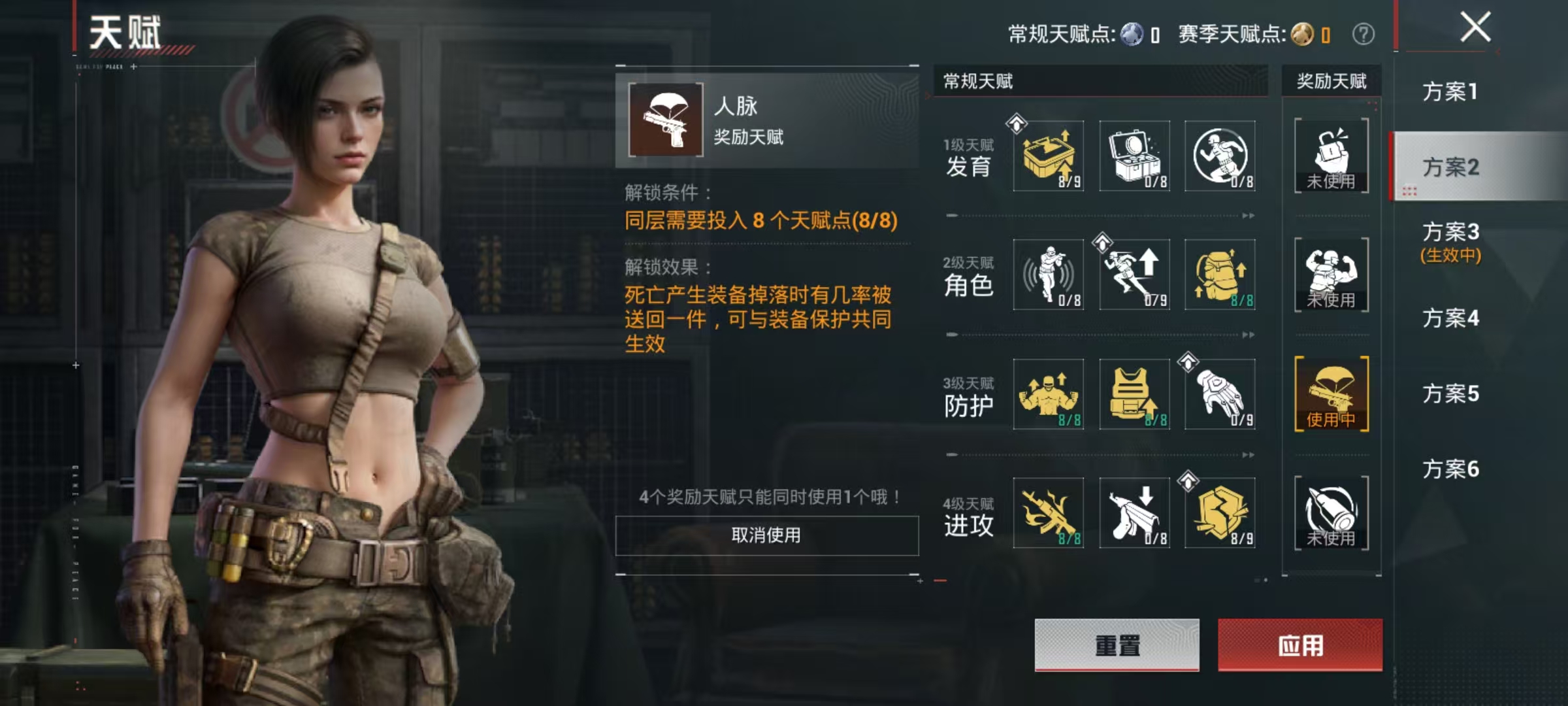Select the sprint speed-up talent showing 0/9

point(1135,275)
